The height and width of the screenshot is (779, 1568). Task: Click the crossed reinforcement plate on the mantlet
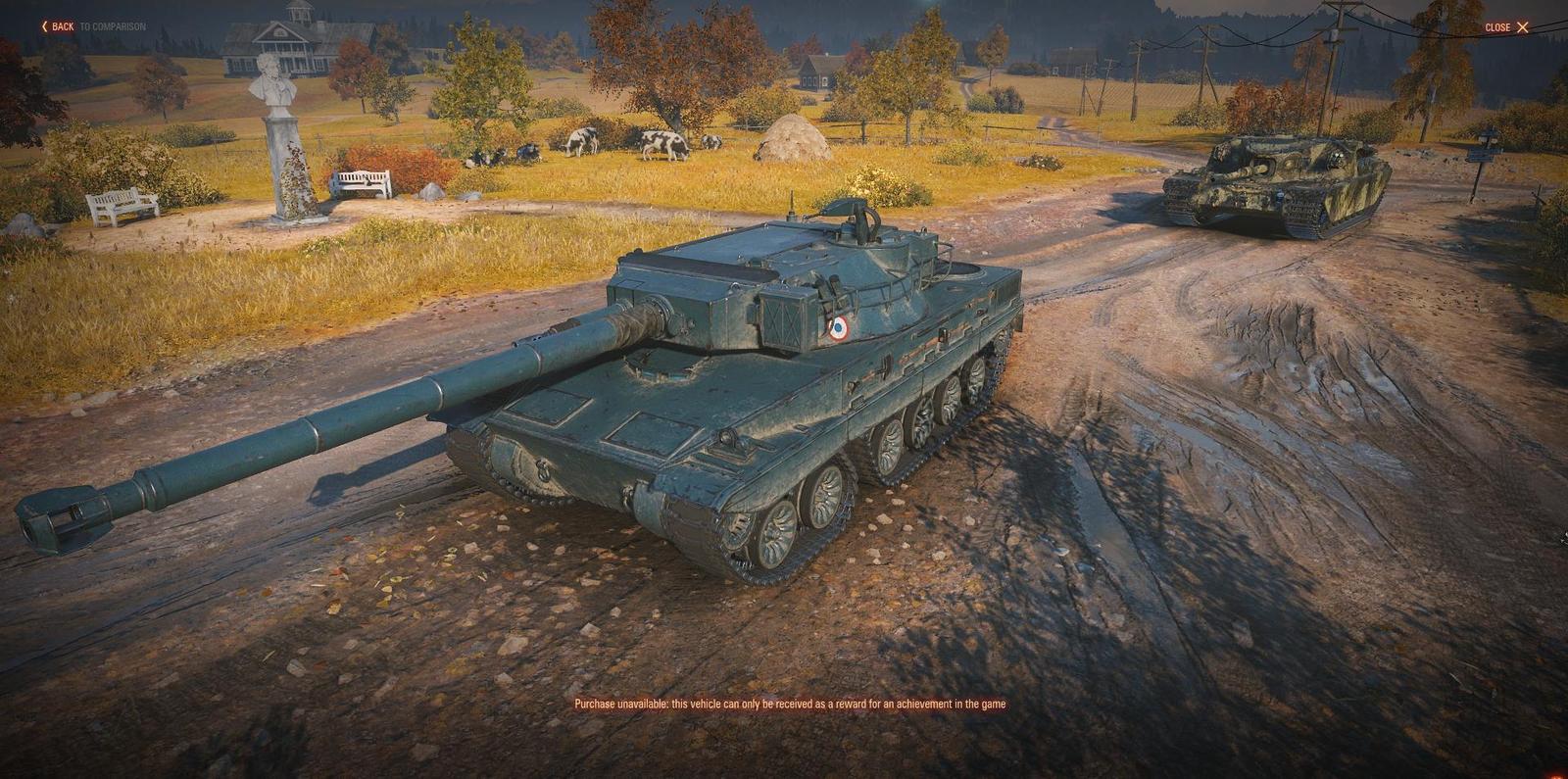point(779,319)
